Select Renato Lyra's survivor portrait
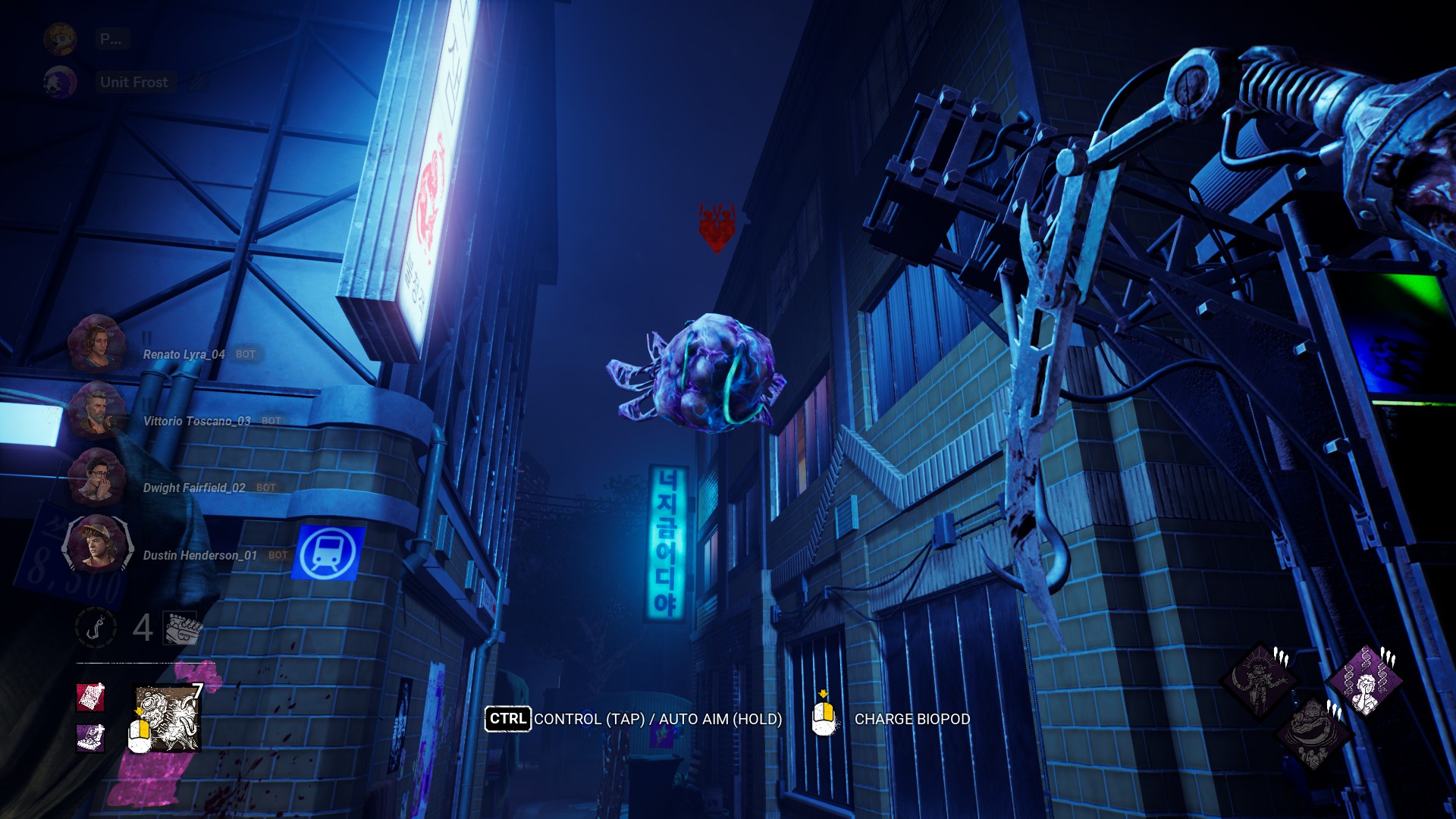Viewport: 1456px width, 819px height. pyautogui.click(x=96, y=344)
